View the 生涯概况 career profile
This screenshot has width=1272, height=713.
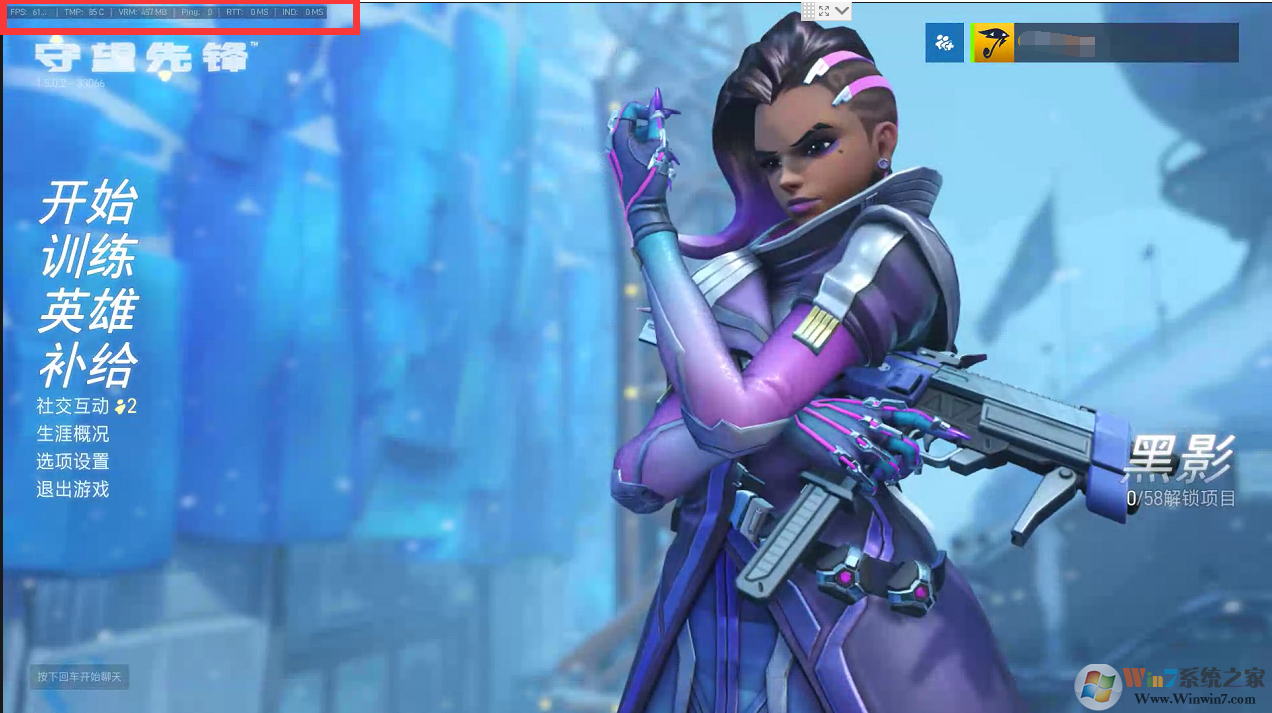73,434
